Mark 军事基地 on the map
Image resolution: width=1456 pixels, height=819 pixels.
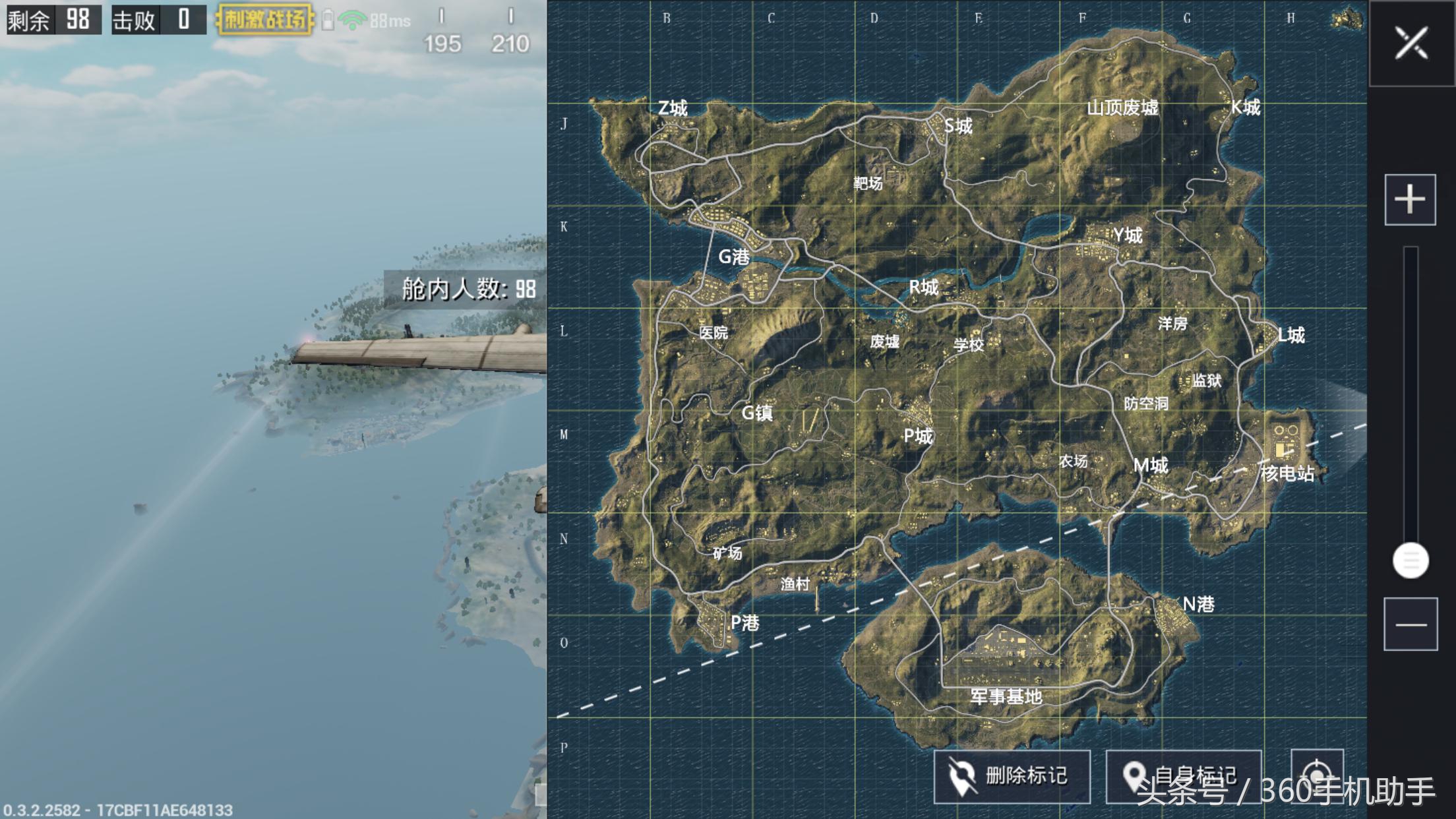[x=1006, y=696]
